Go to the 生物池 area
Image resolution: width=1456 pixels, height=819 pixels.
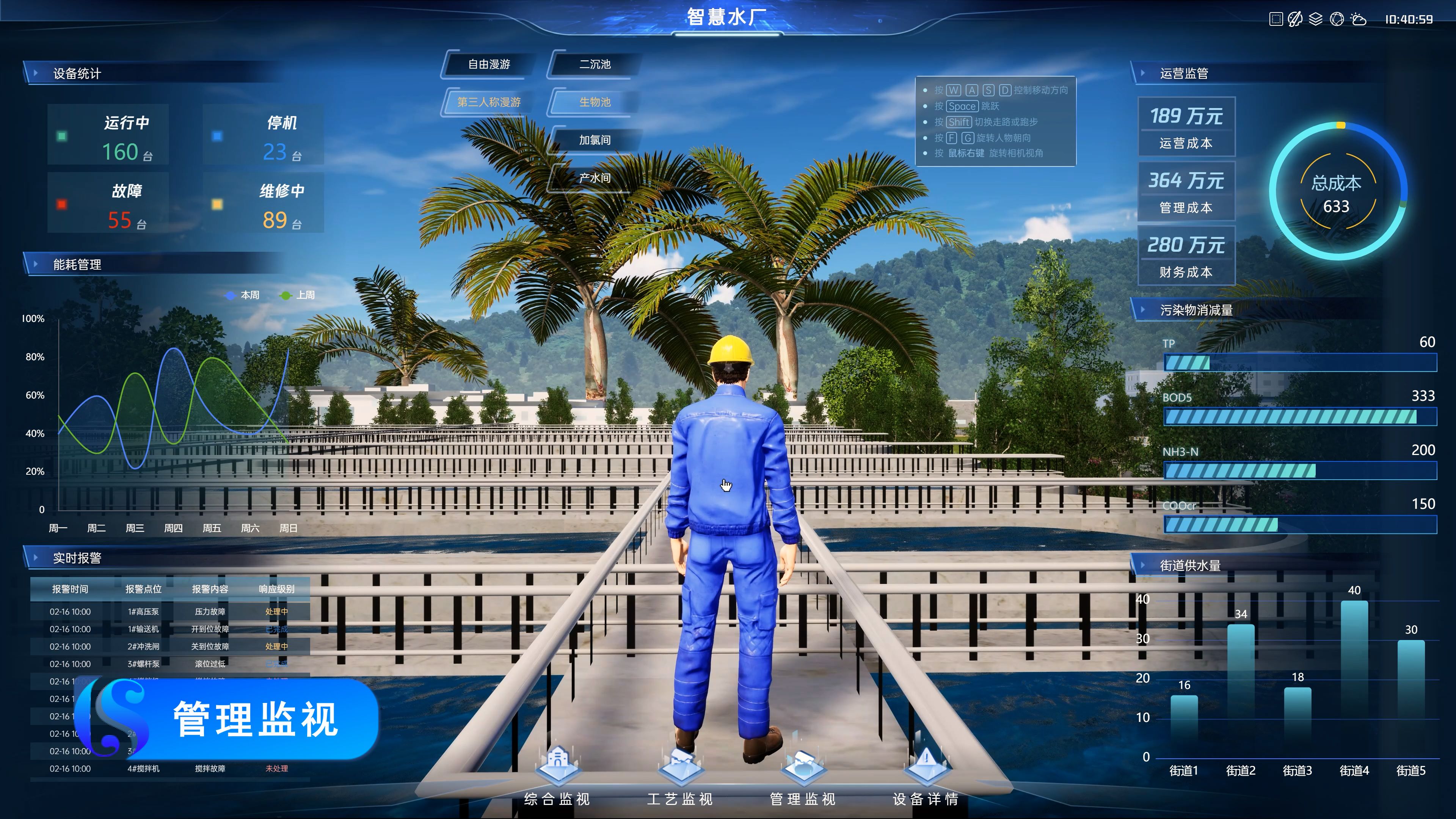(x=595, y=102)
